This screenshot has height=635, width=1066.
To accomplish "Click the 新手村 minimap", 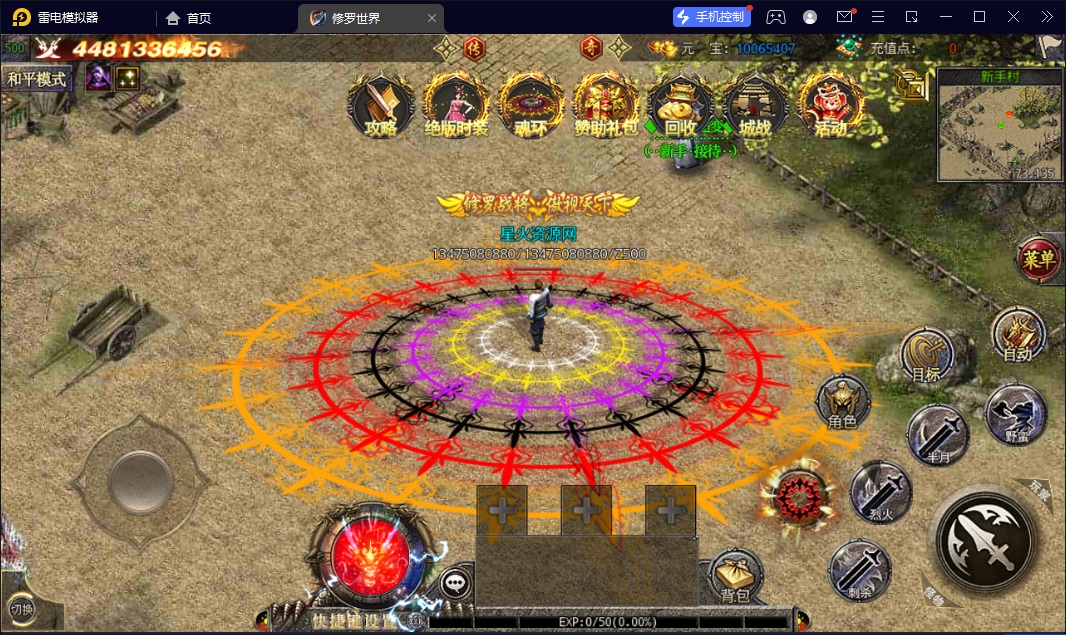I will click(999, 125).
